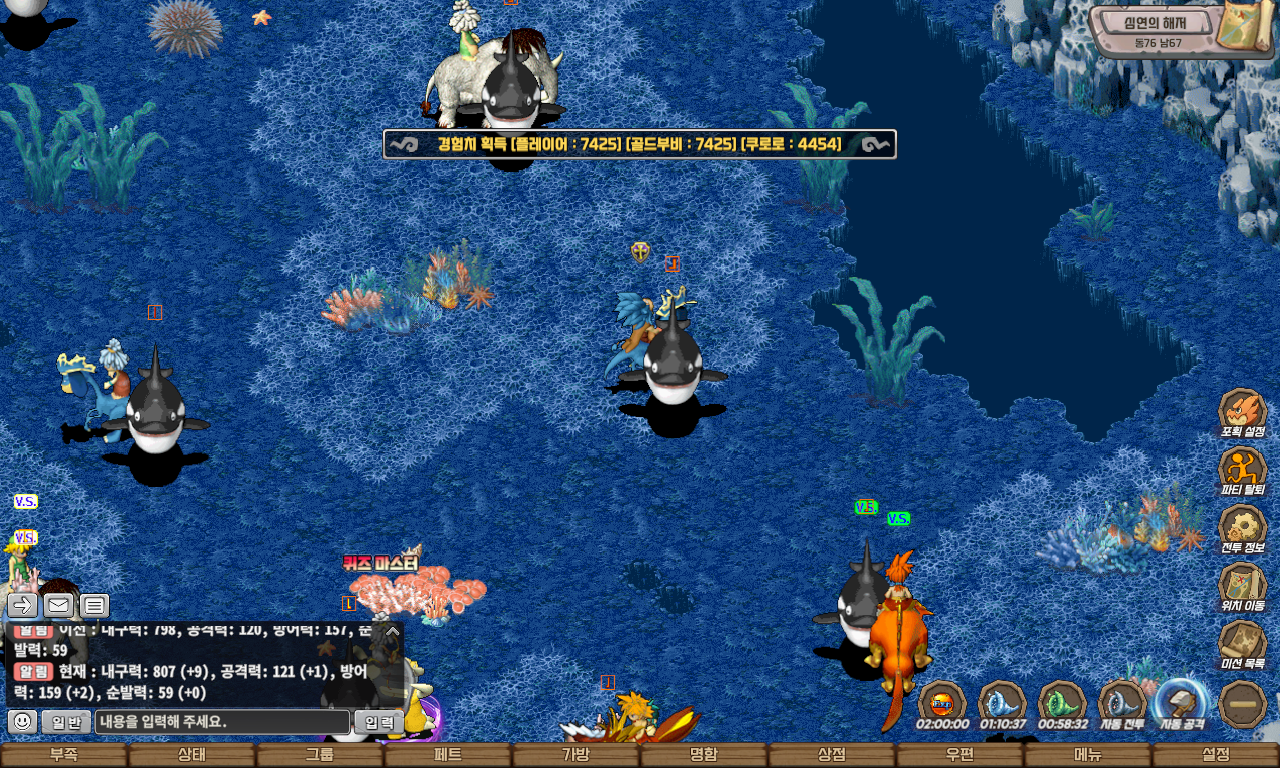Collapse the side icons with minus button
This screenshot has height=768, width=1280.
point(1243,704)
